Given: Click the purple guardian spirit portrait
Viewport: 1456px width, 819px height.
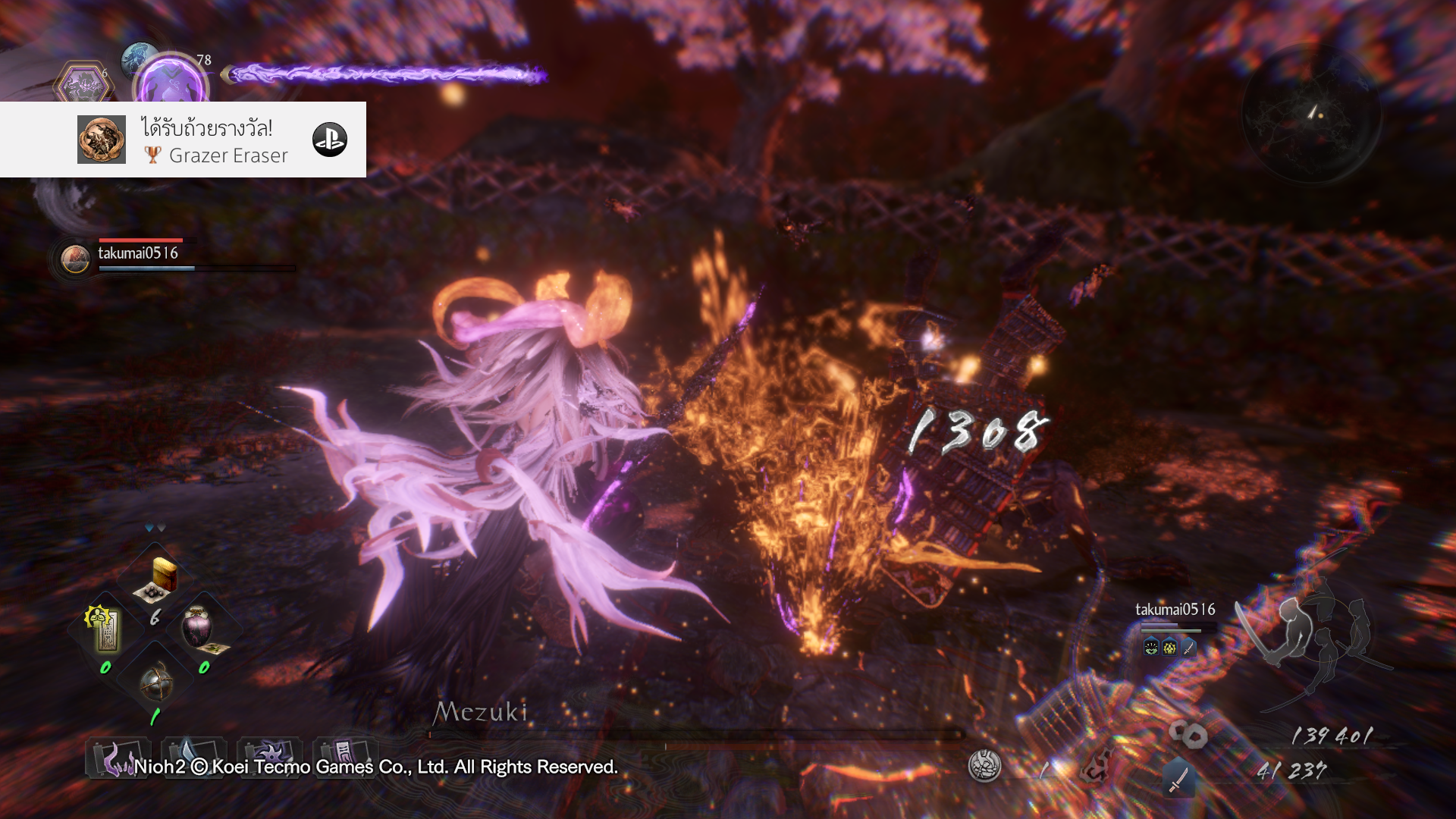Looking at the screenshot, I should (171, 82).
